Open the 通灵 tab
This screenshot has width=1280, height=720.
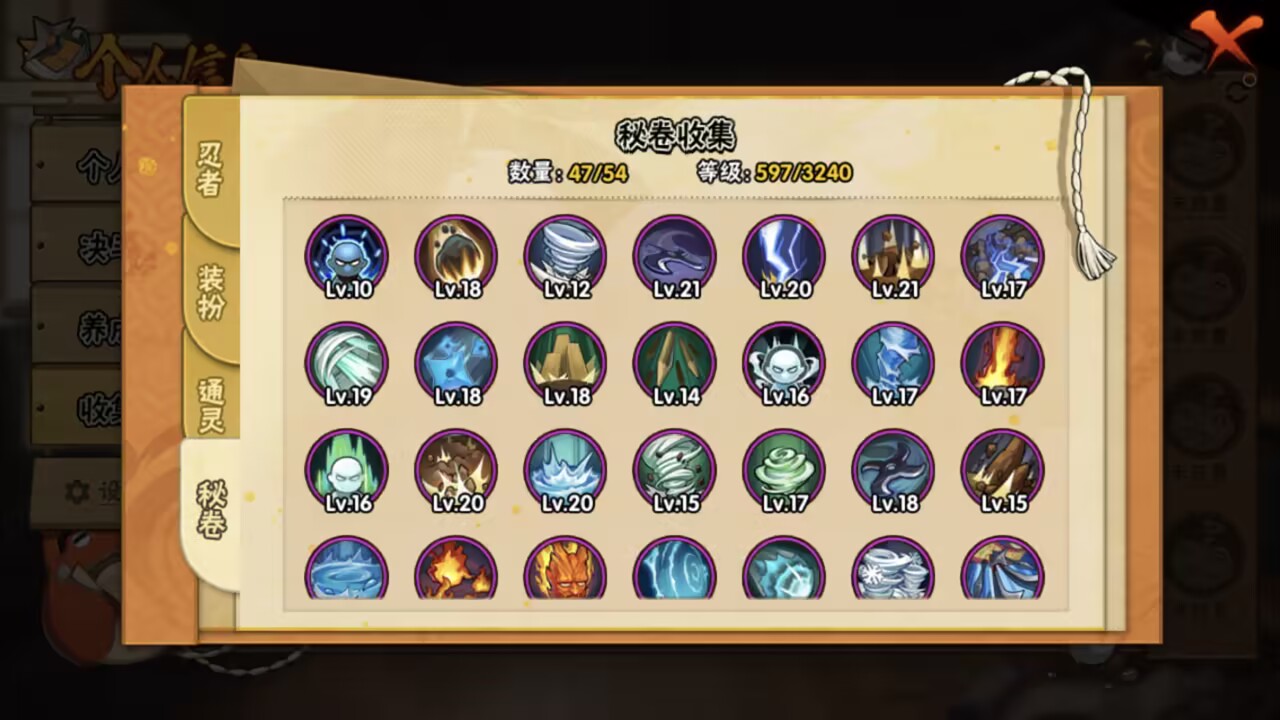[210, 405]
